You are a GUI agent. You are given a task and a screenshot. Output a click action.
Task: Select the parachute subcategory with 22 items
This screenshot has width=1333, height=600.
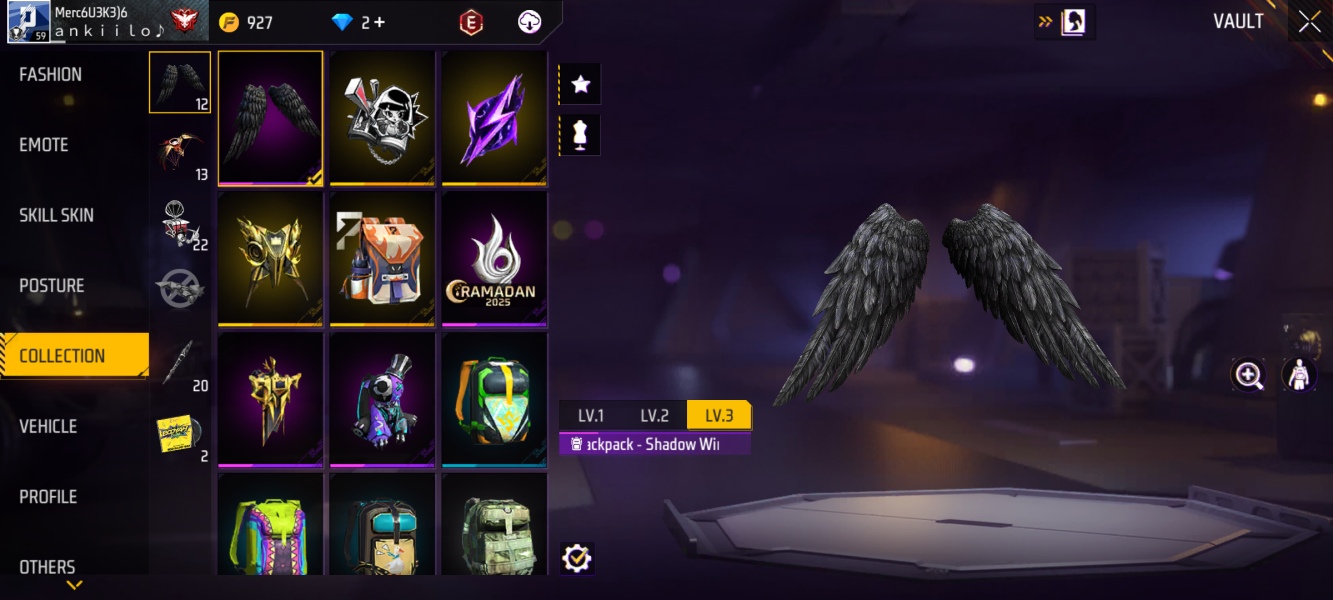180,224
